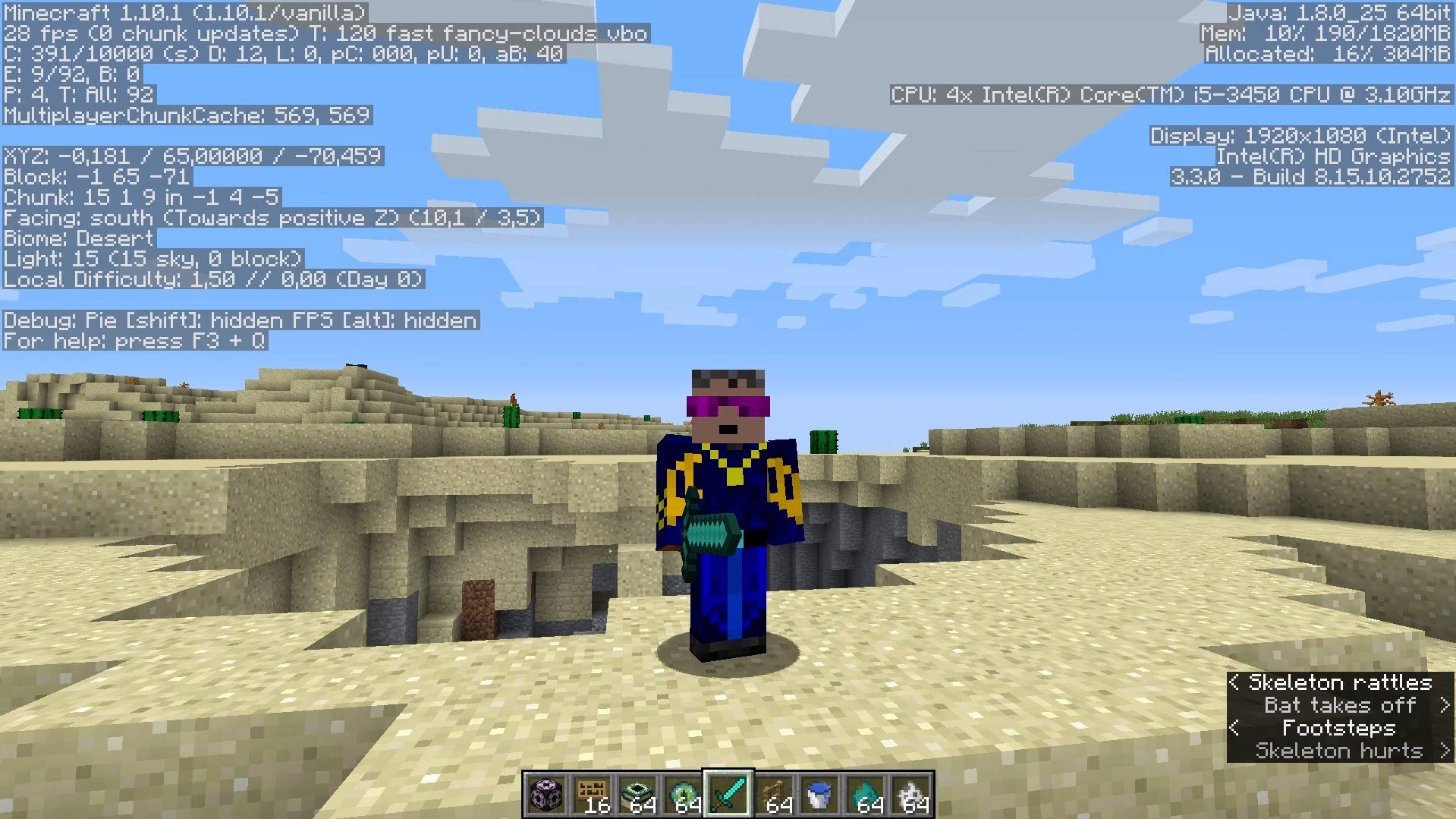Image resolution: width=1456 pixels, height=819 pixels.
Task: Choose the teal crystal item stack
Action: (865, 794)
